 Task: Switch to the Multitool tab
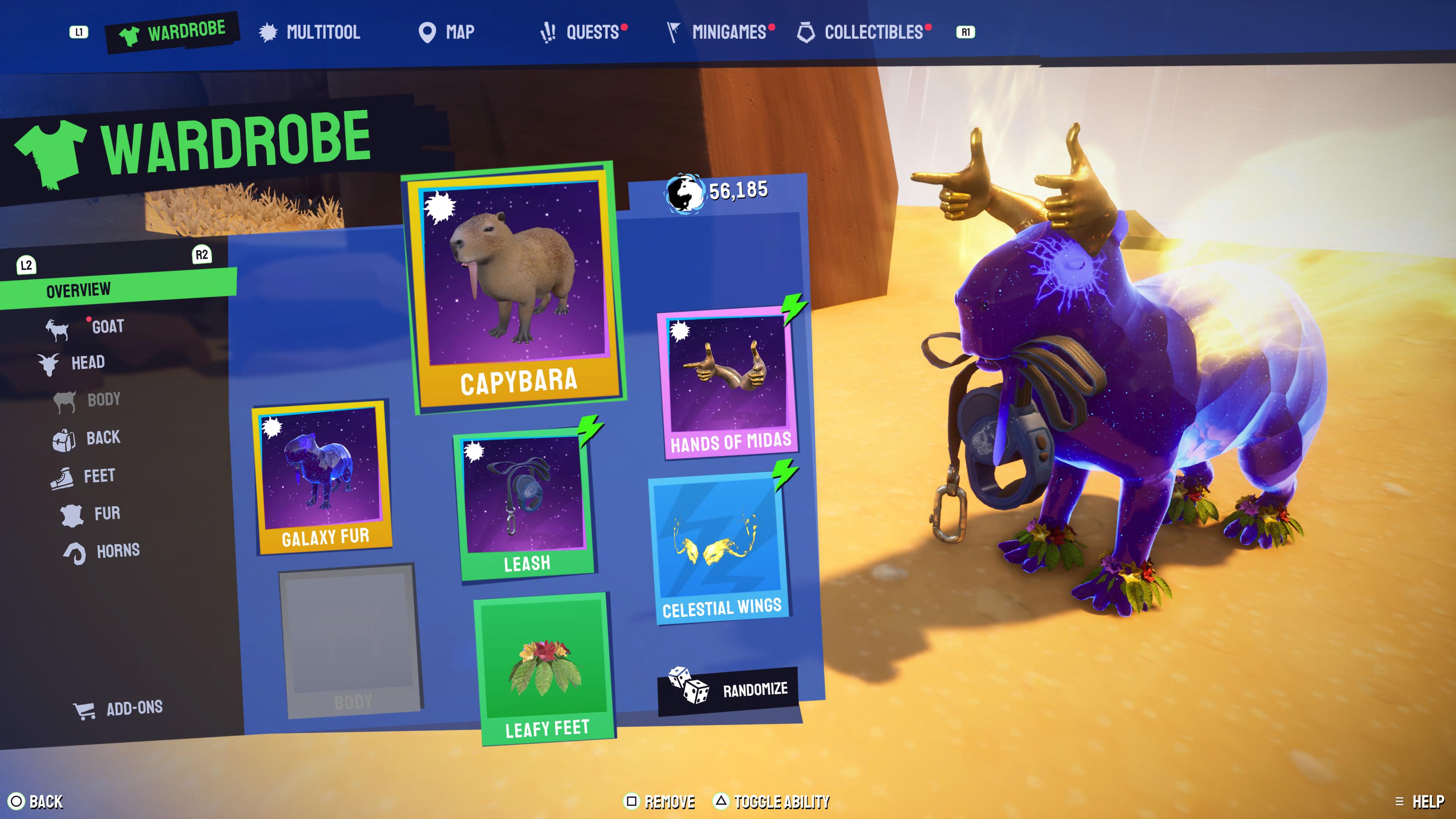coord(310,32)
